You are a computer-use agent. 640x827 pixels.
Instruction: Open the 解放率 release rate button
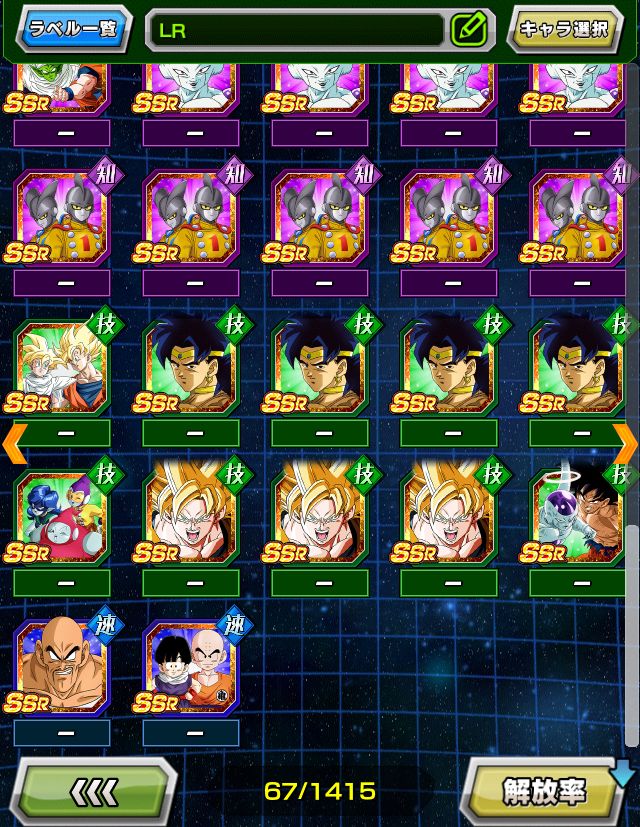tap(544, 791)
